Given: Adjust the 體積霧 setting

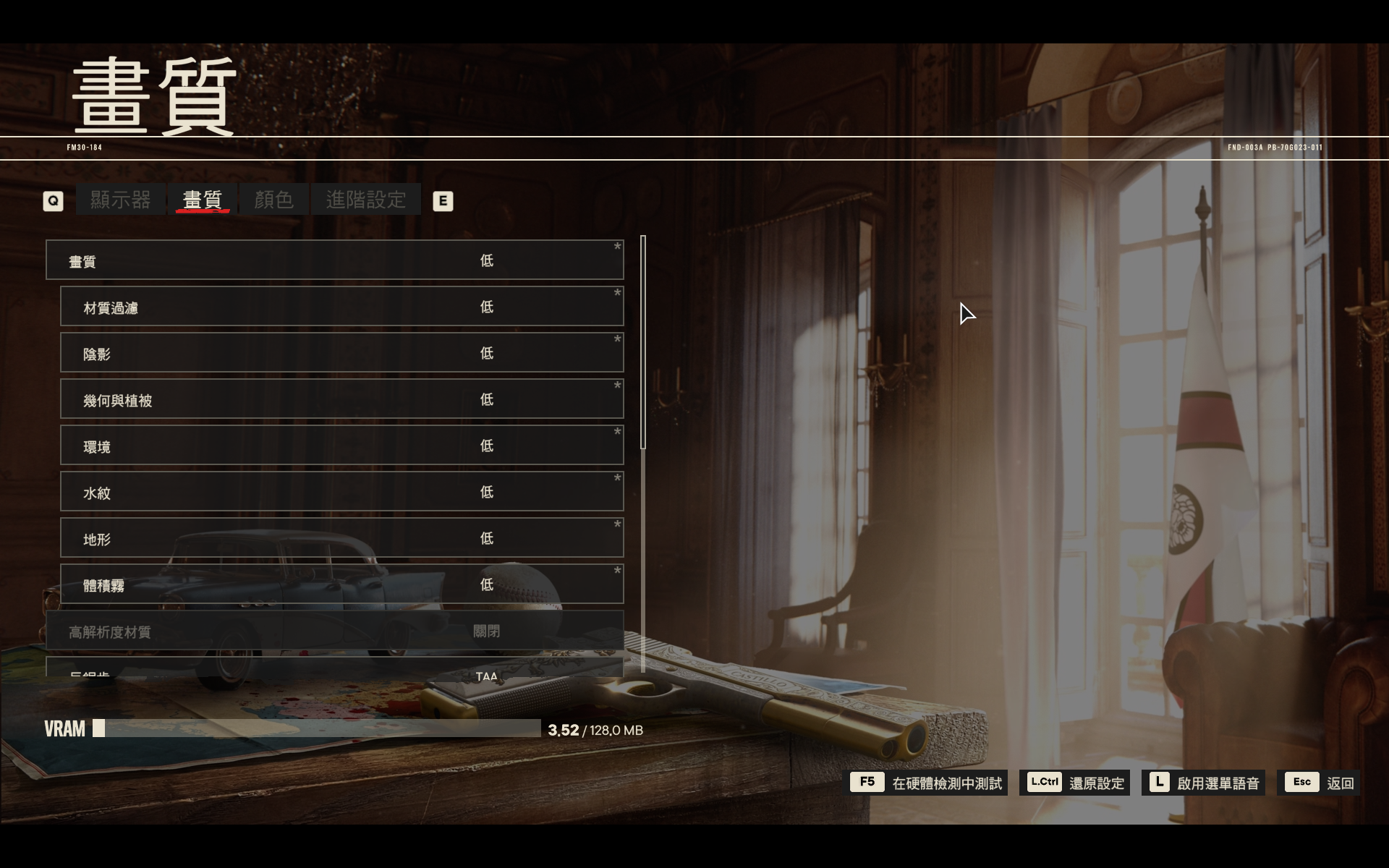Looking at the screenshot, I should 341,584.
